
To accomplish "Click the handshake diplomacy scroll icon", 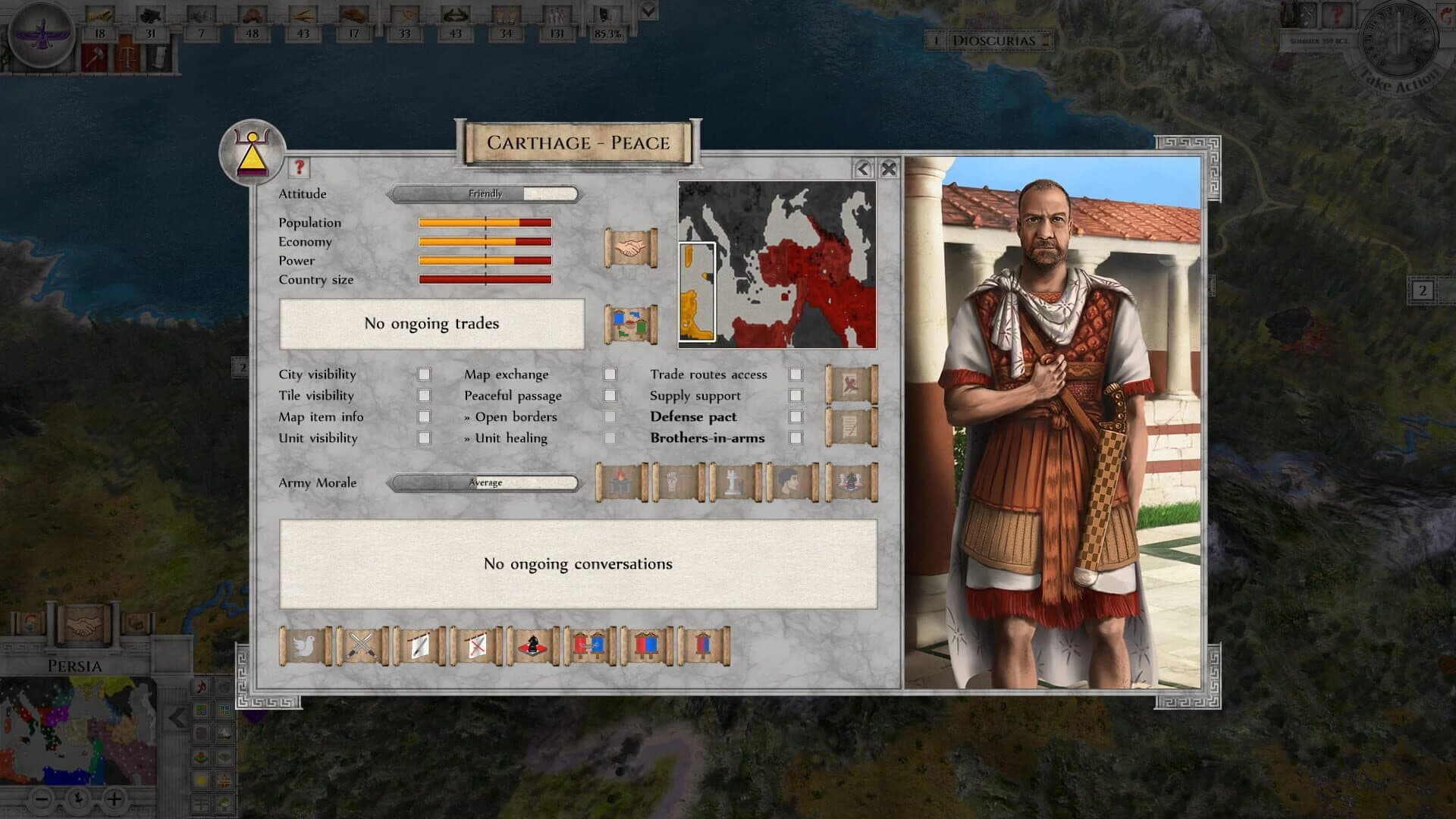I will (x=629, y=246).
